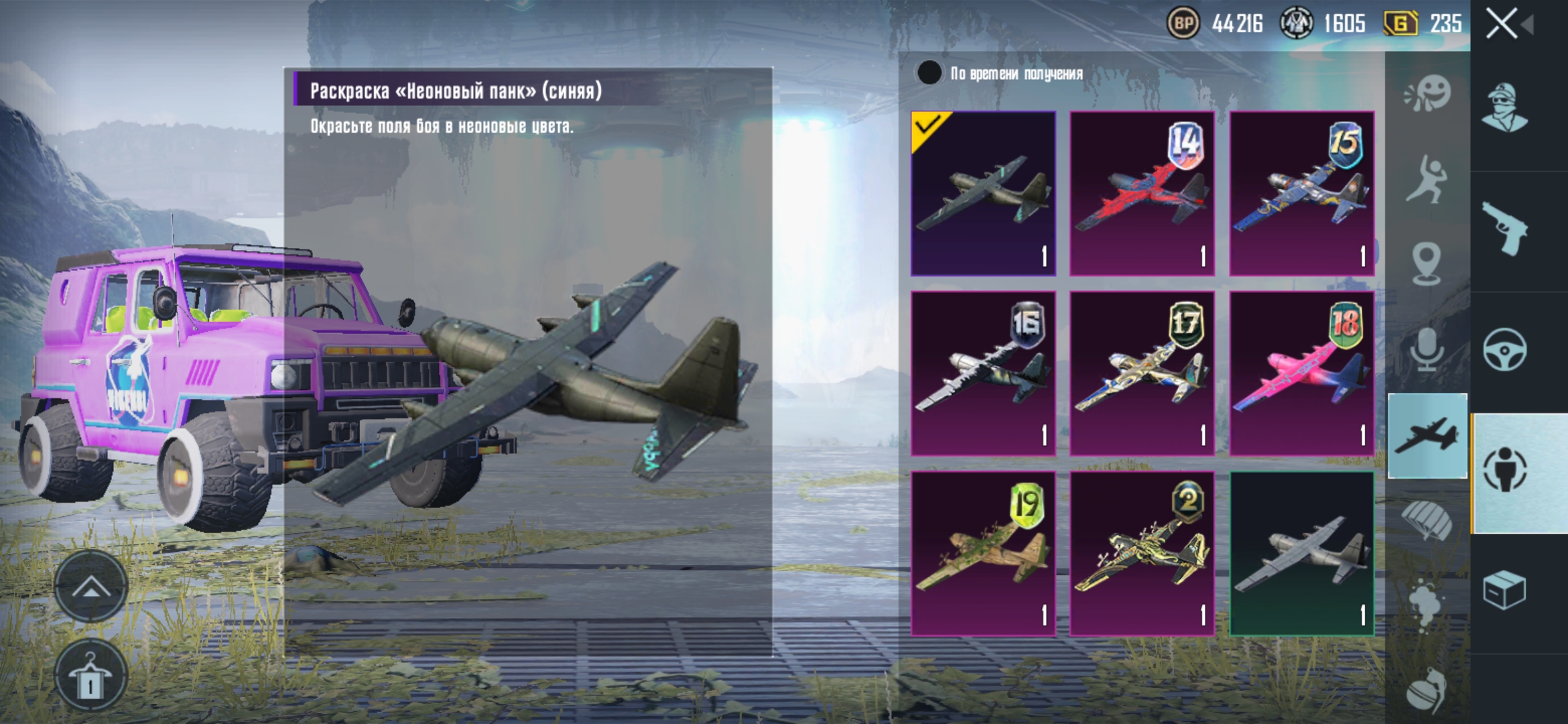Open the map pin marker category
The image size is (1568, 724).
[x=1427, y=264]
